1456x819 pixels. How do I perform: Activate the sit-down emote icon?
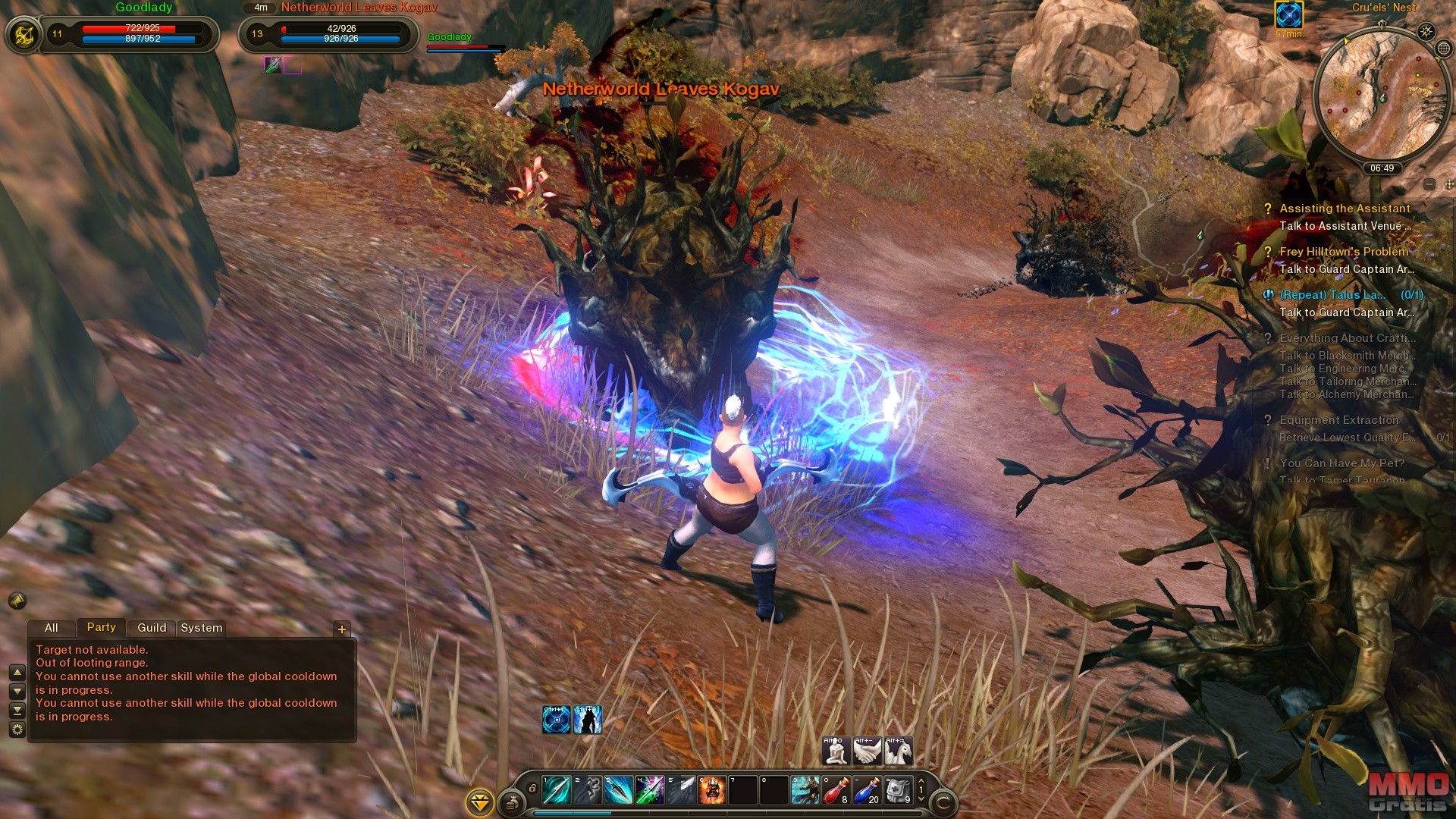tap(836, 751)
